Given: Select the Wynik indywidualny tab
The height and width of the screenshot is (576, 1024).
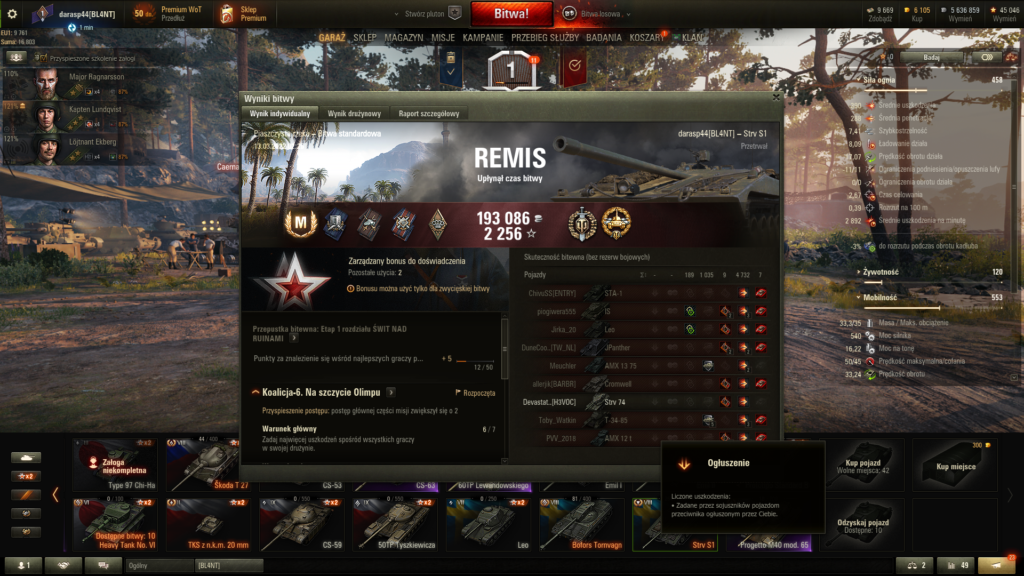Looking at the screenshot, I should click(x=280, y=114).
